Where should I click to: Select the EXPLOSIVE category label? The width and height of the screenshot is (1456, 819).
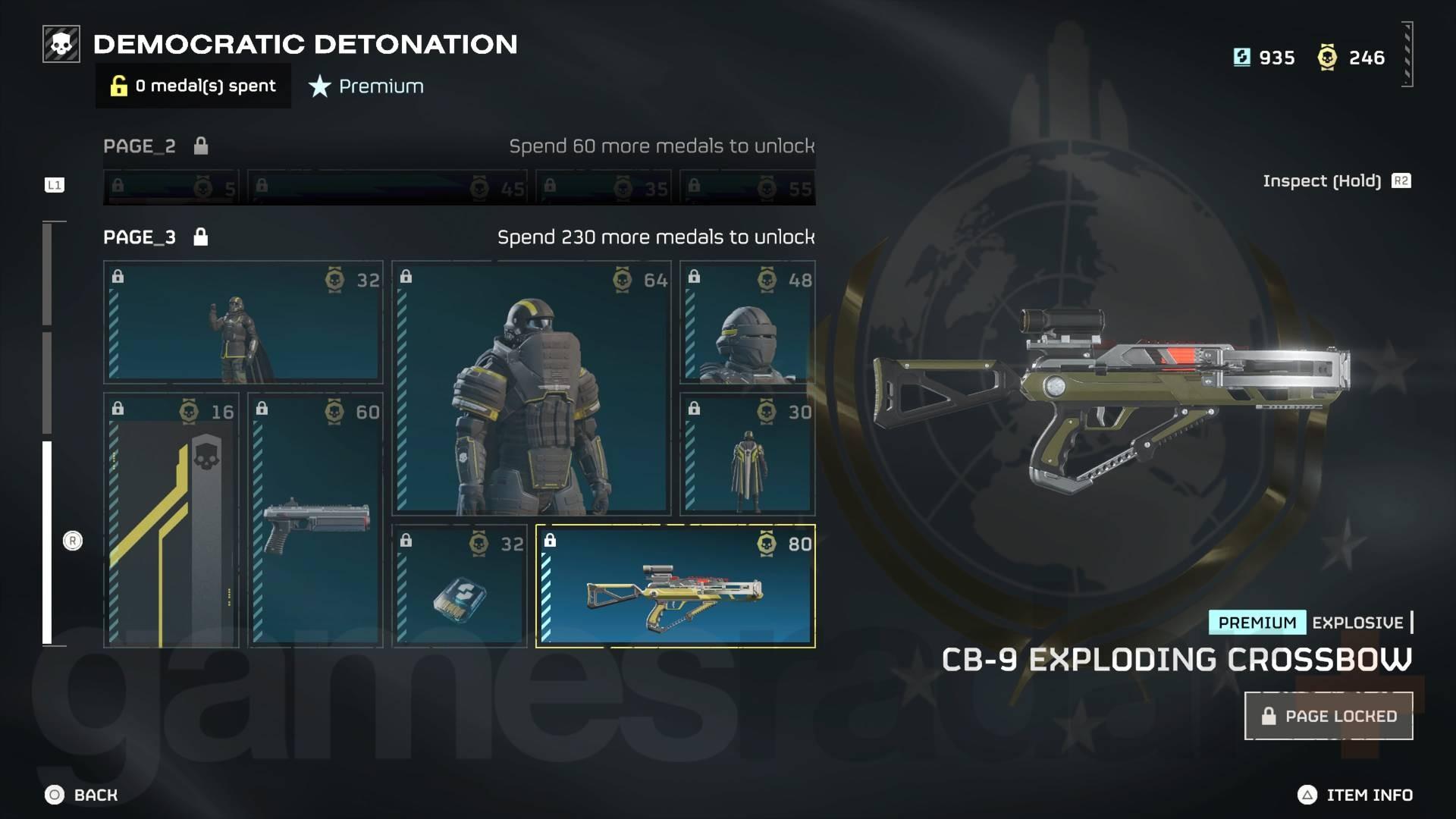coord(1357,623)
